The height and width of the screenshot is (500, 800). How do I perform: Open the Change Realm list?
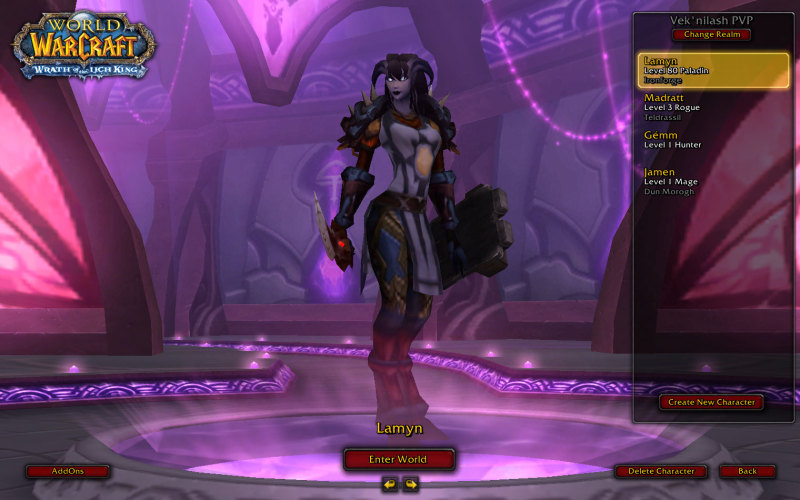[711, 34]
